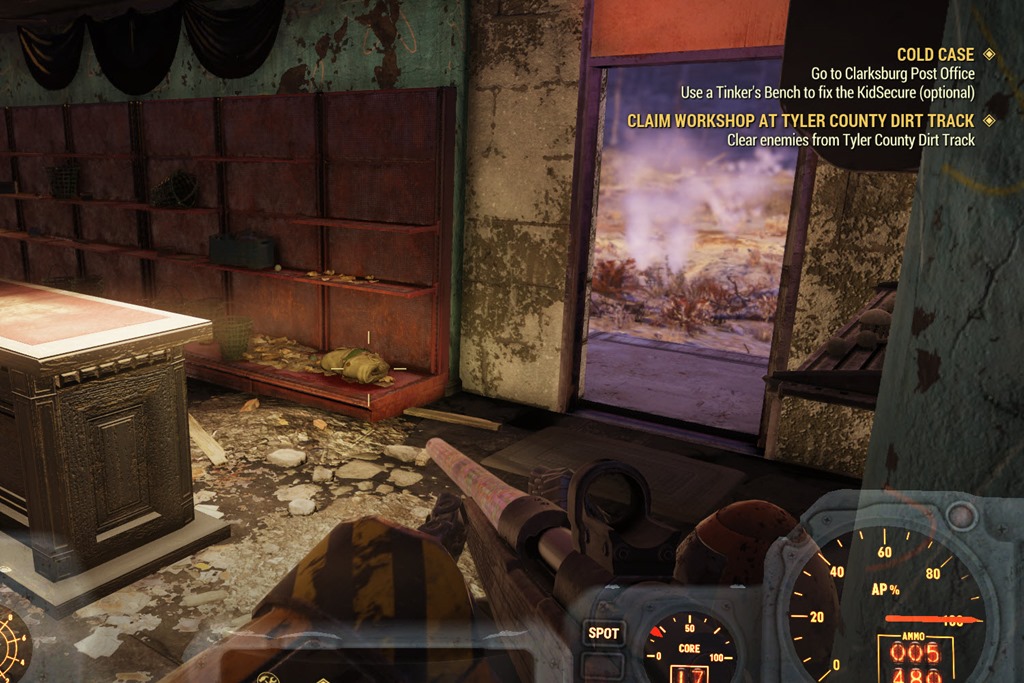Select the Clear enemies from Dirt Track objective
The width and height of the screenshot is (1024, 683).
[x=850, y=140]
